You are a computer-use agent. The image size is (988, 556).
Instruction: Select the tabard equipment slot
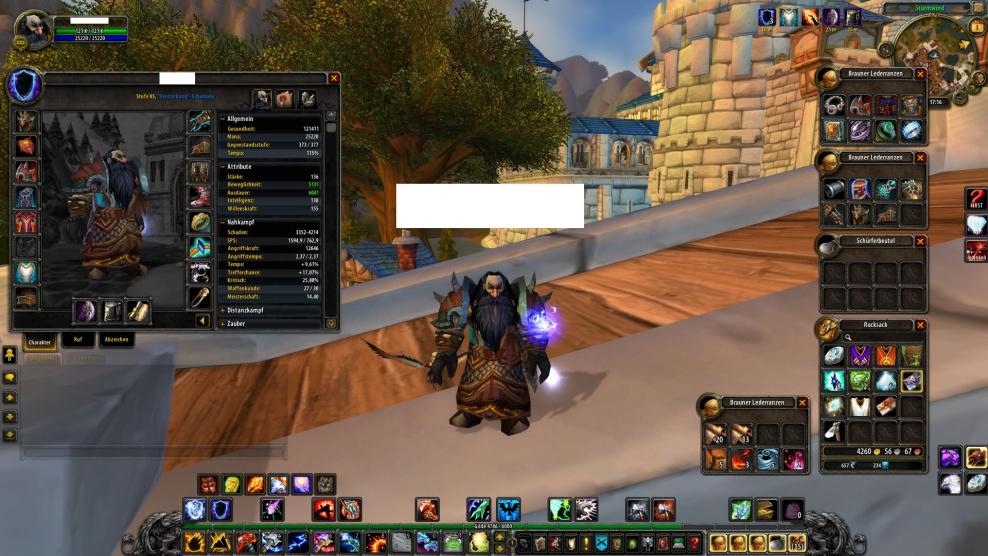pos(26,271)
